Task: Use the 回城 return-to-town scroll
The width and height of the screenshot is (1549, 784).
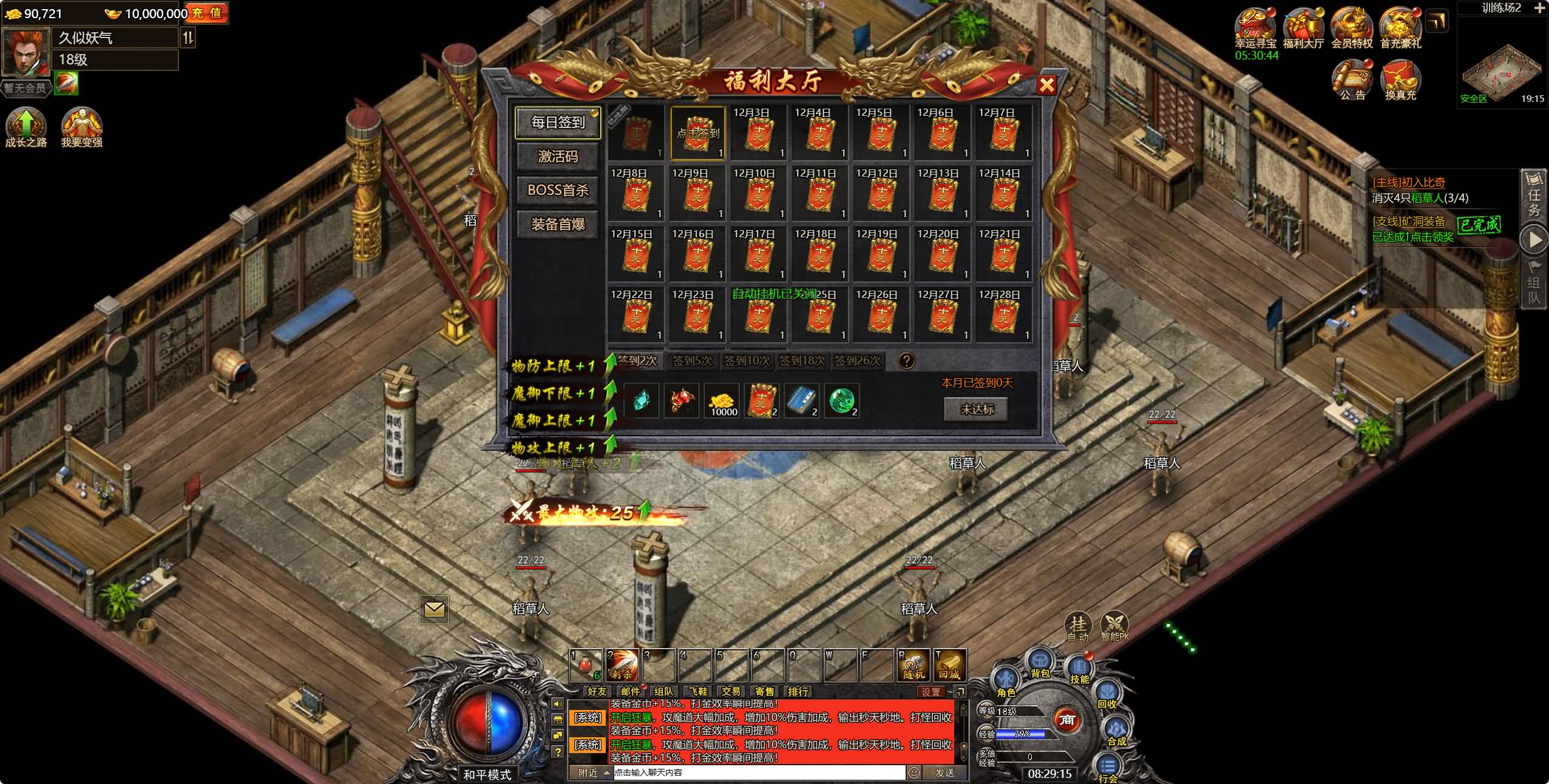Action: pos(949,665)
